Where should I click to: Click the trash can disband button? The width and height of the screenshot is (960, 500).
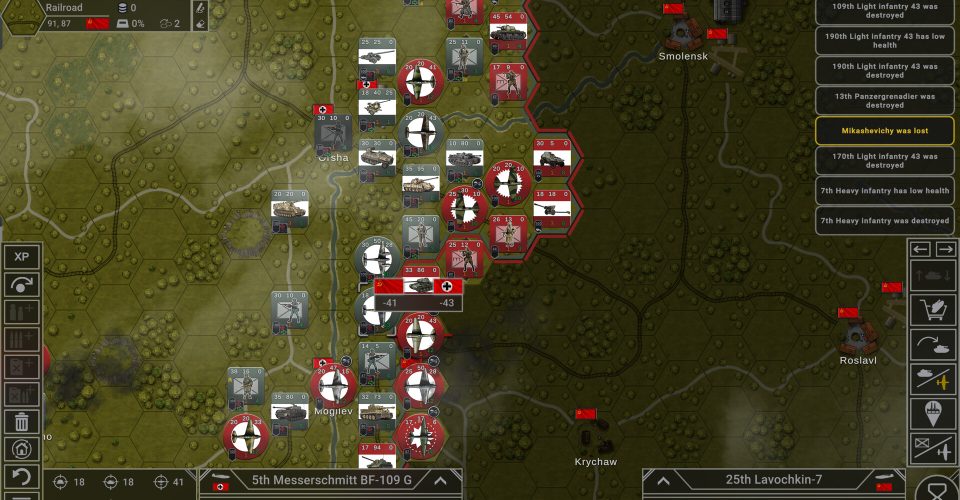pos(22,422)
